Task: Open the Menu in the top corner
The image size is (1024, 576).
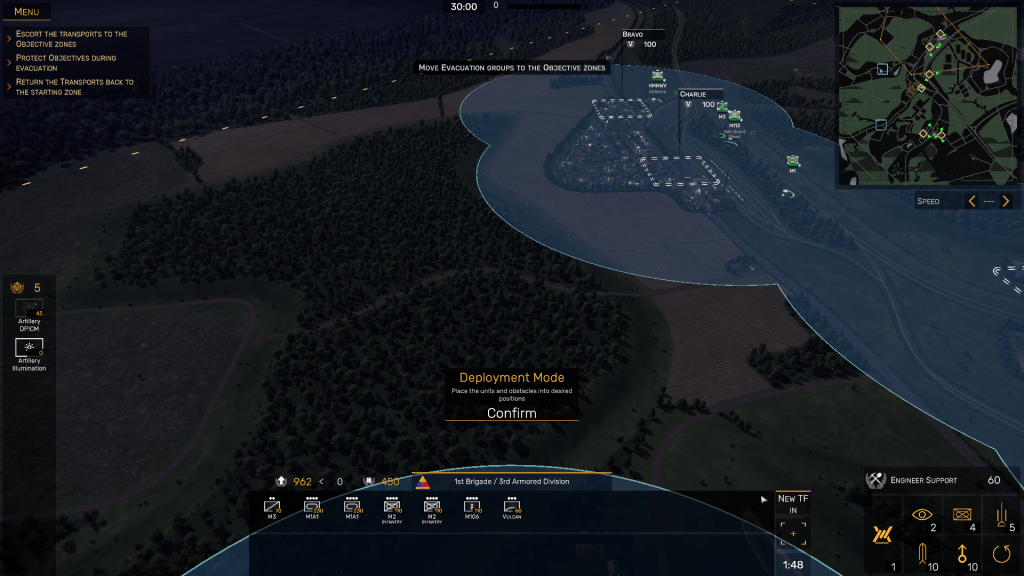Action: point(26,12)
